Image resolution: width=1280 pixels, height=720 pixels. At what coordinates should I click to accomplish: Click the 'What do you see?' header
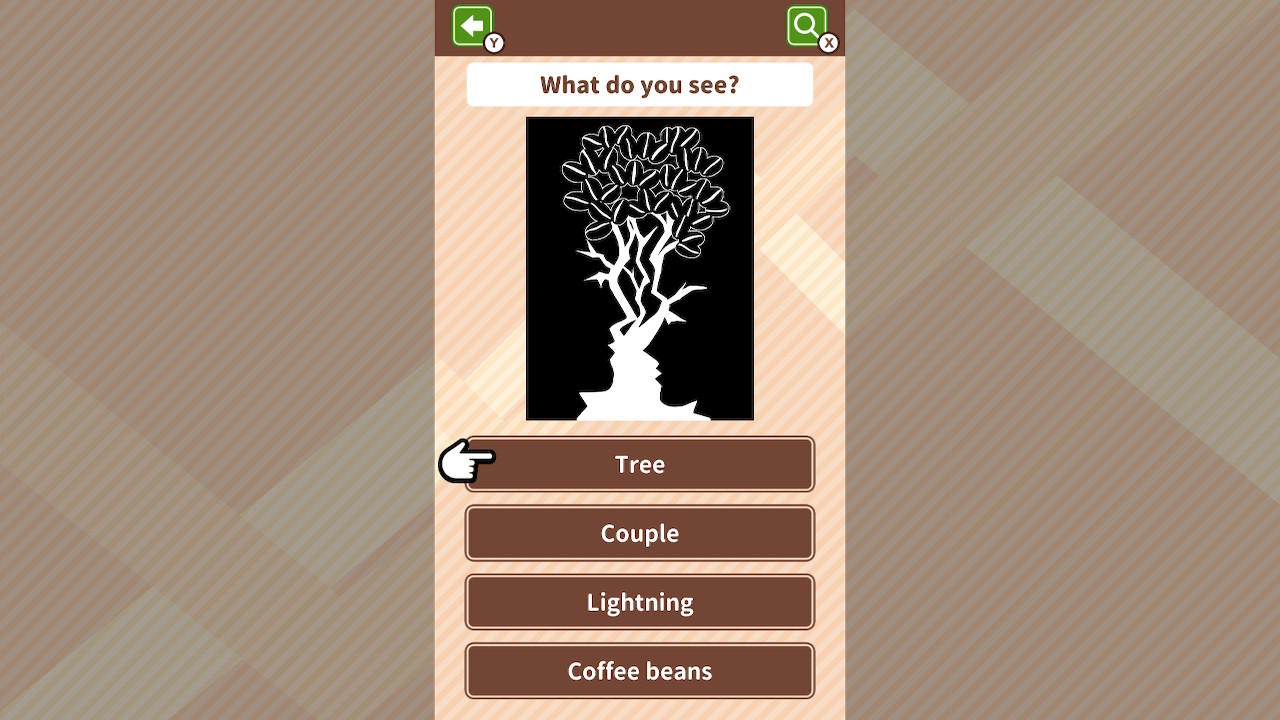[639, 85]
